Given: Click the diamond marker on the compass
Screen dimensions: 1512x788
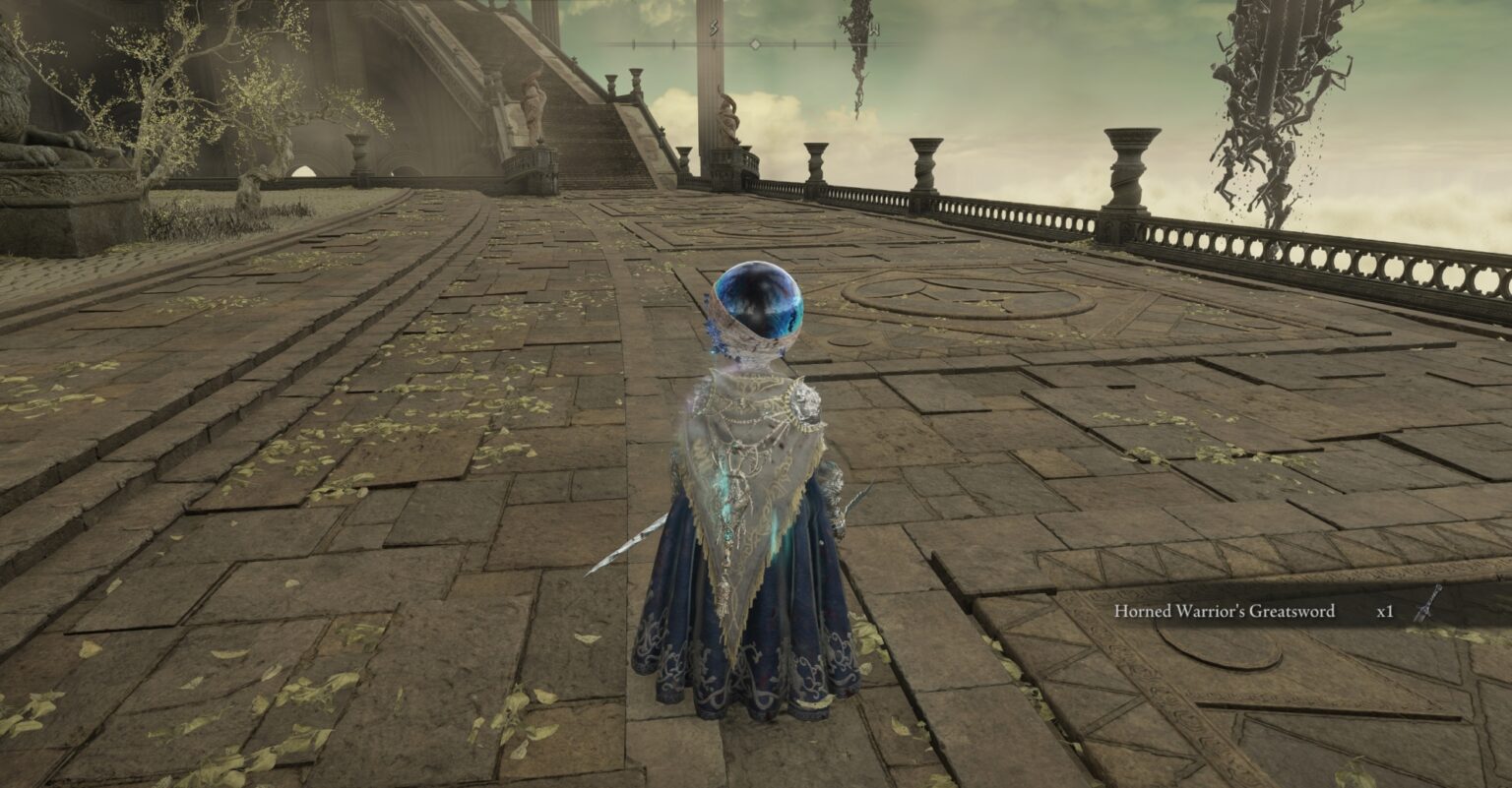Looking at the screenshot, I should point(755,44).
